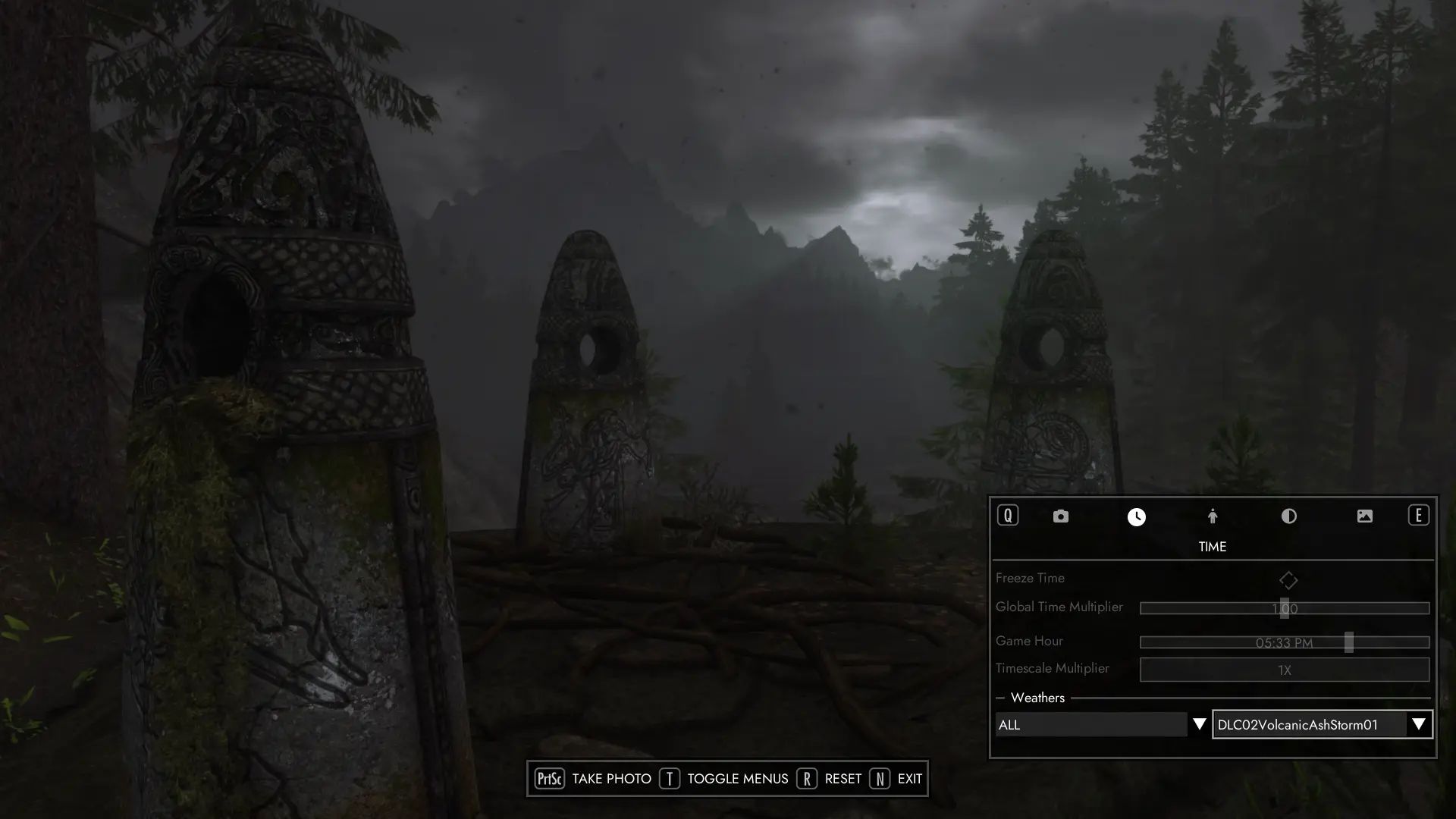1456x819 pixels.
Task: Click the PrtSc key icon
Action: coord(549,778)
